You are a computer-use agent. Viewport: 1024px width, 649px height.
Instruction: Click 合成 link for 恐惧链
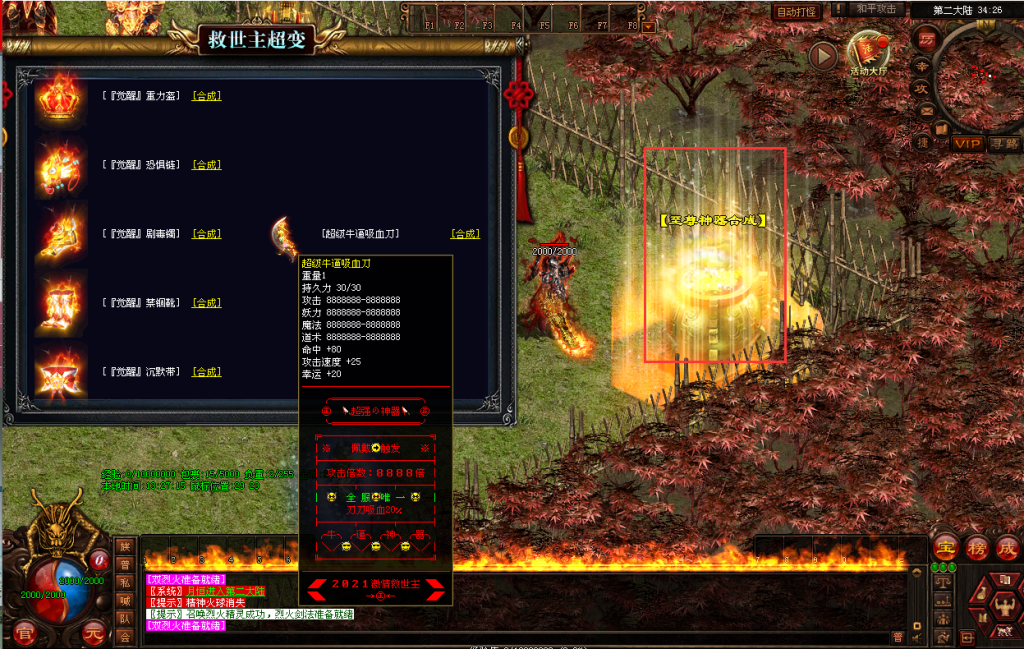(x=206, y=165)
